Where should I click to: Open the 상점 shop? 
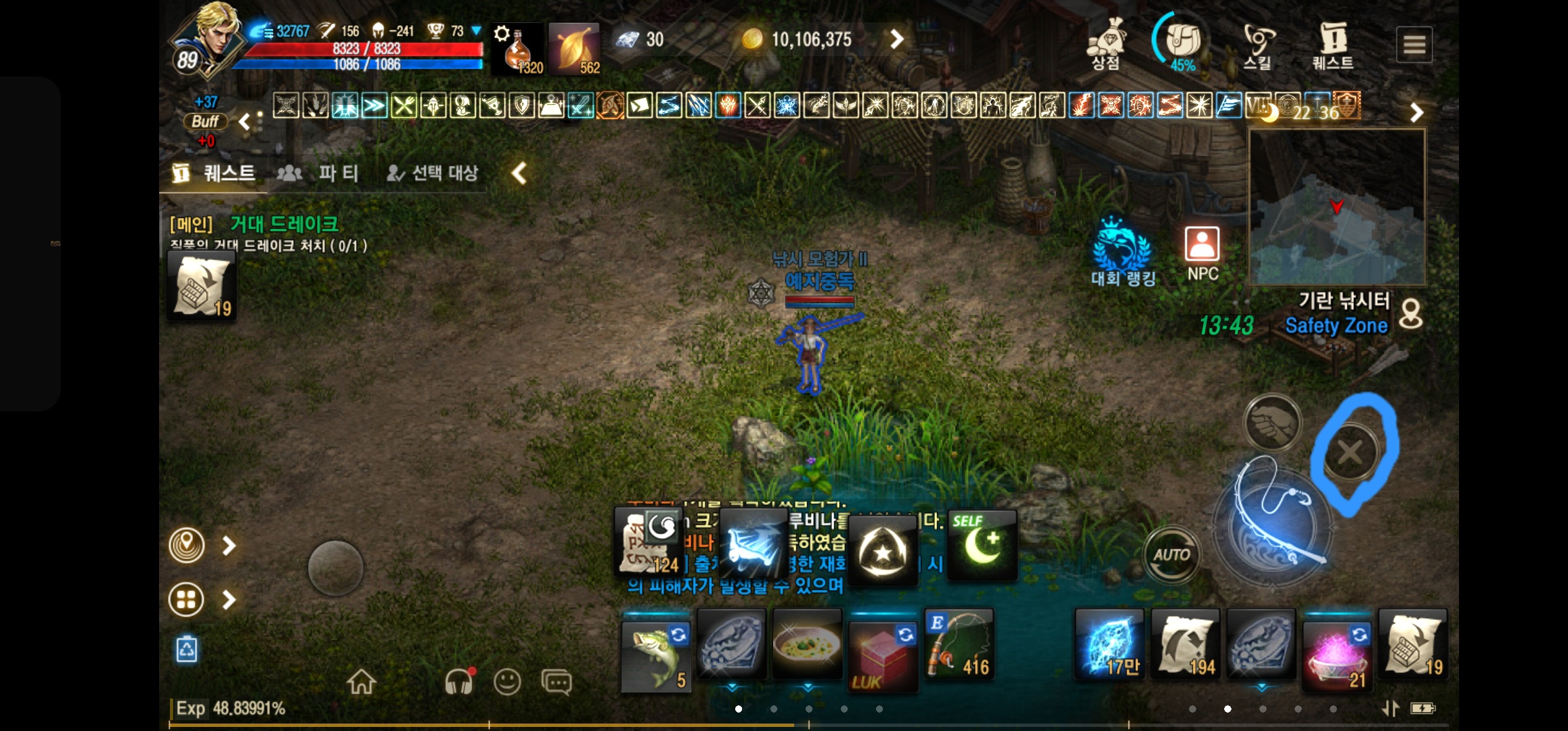click(1106, 45)
